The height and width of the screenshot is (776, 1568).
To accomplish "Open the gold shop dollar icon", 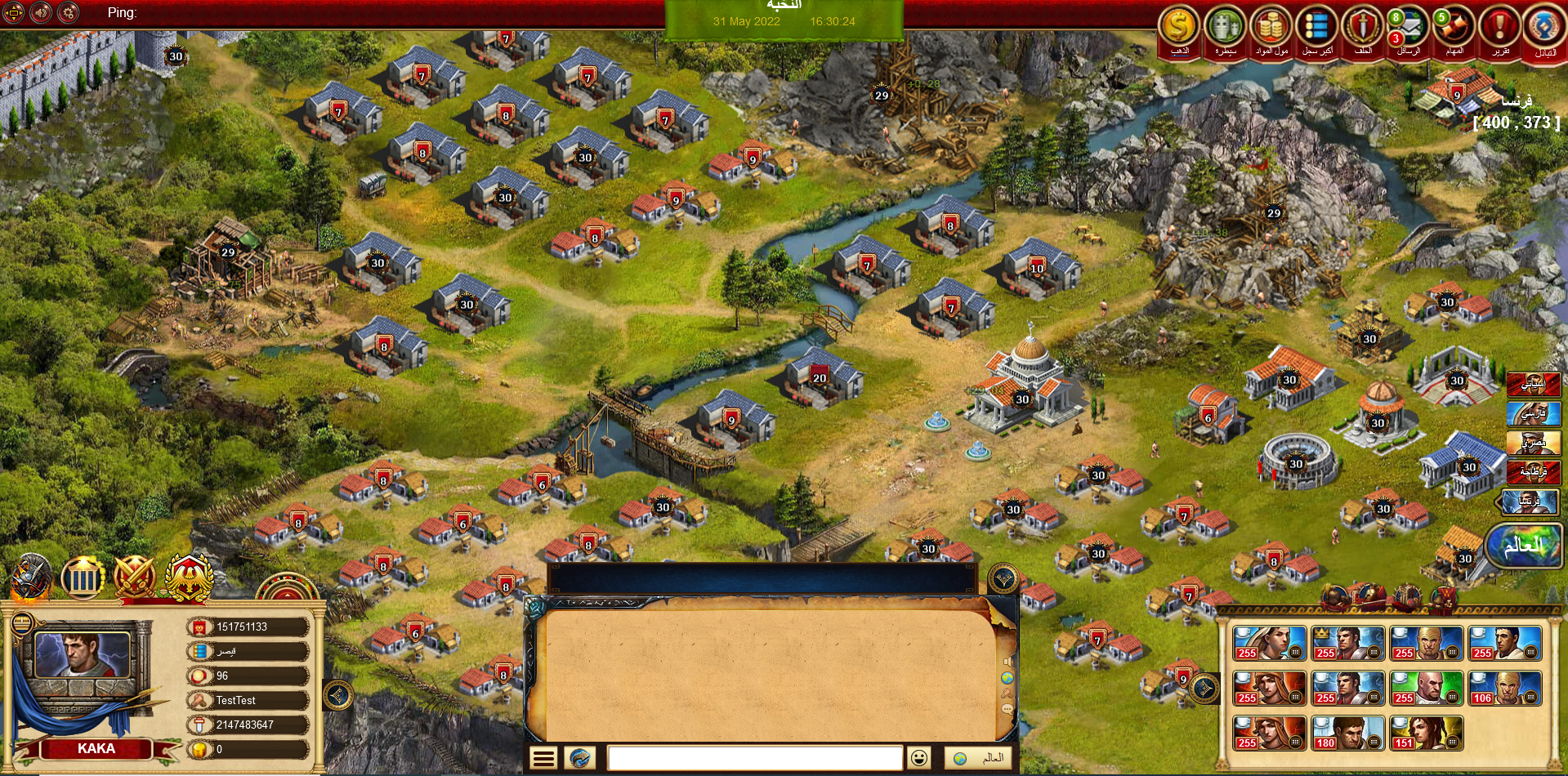I will 1178,27.
